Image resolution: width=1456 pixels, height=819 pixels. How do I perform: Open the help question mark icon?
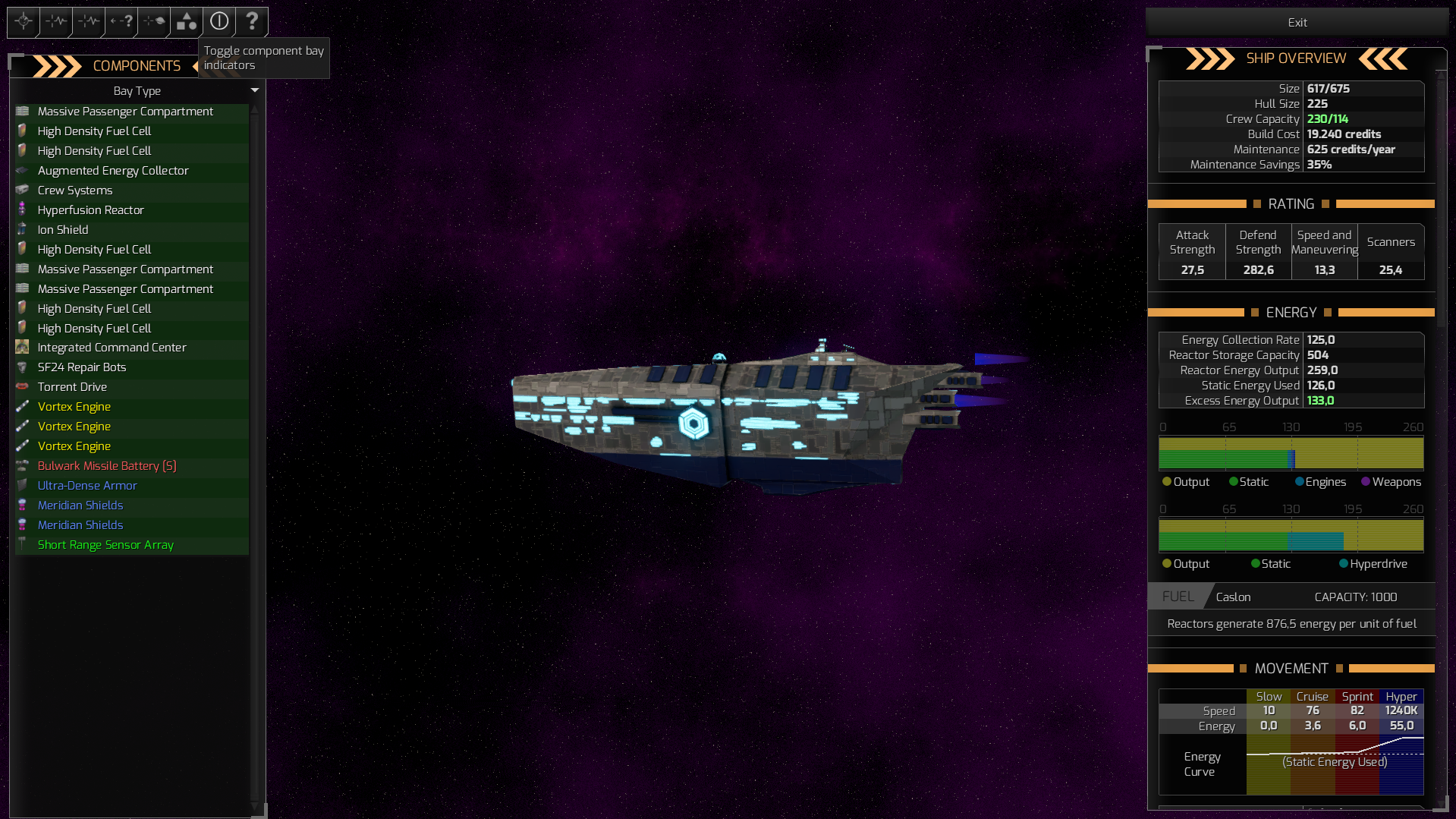252,22
